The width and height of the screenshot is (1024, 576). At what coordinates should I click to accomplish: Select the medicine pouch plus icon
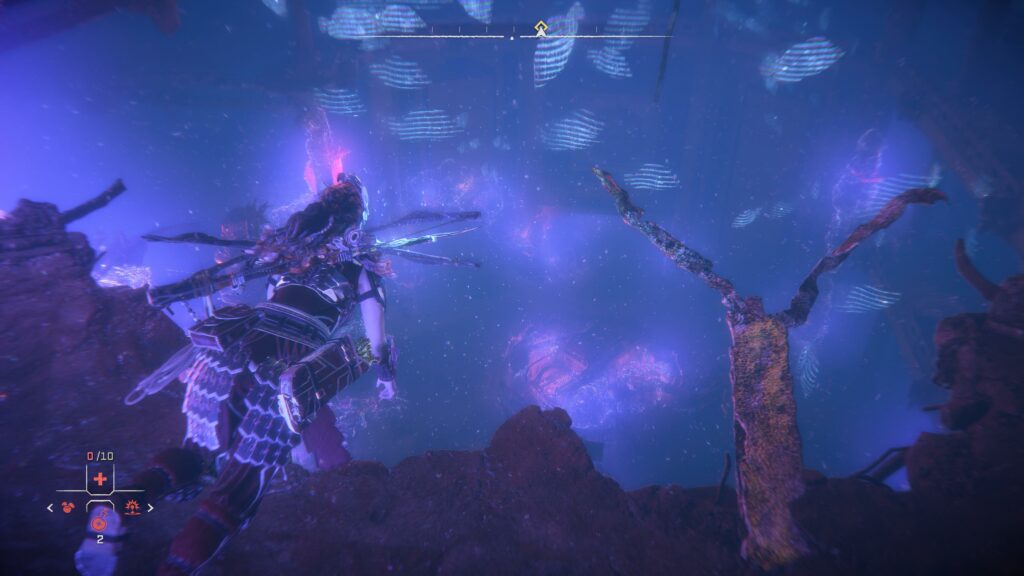[x=100, y=479]
